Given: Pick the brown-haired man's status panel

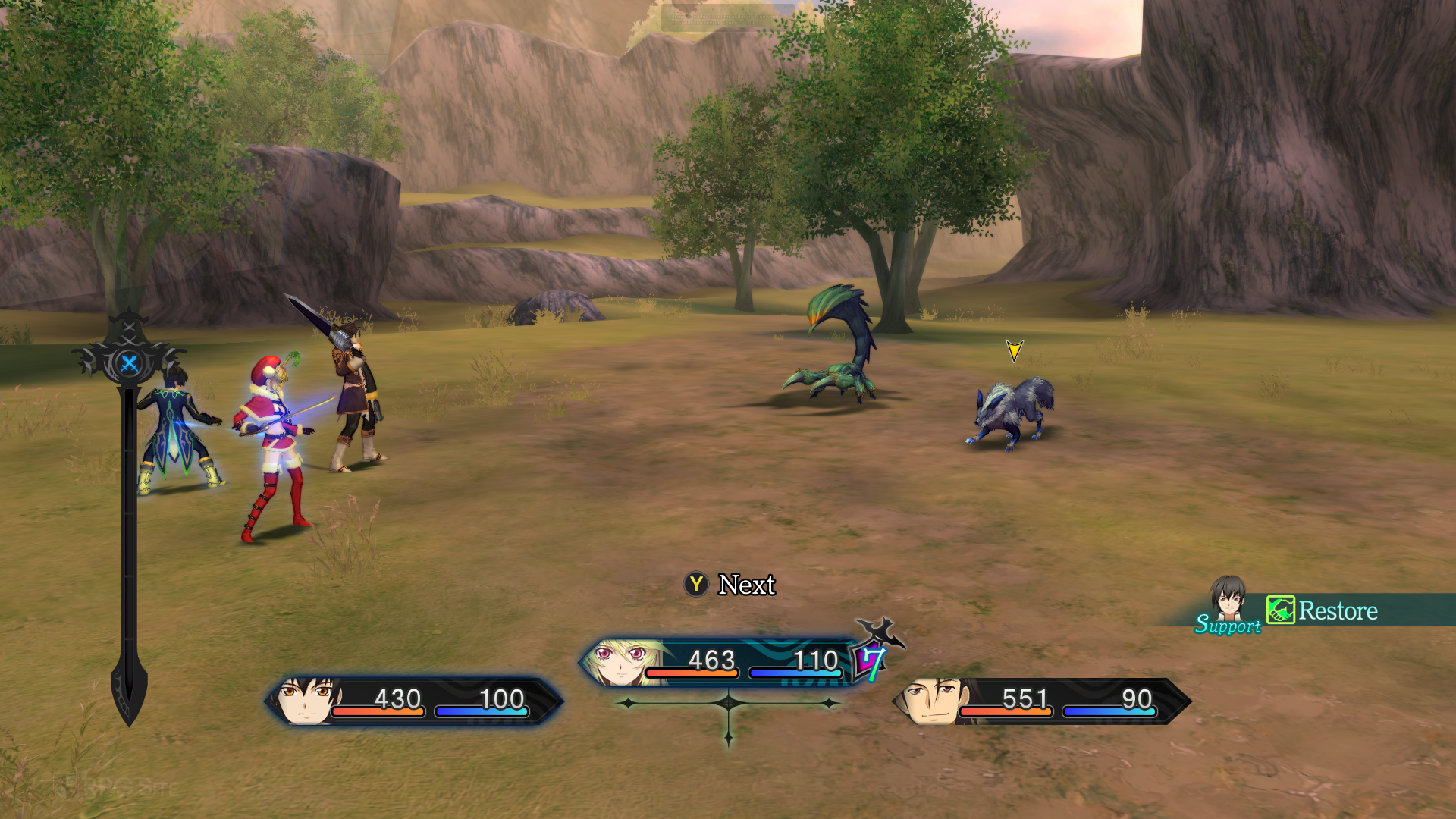Looking at the screenshot, I should click(x=1040, y=701).
